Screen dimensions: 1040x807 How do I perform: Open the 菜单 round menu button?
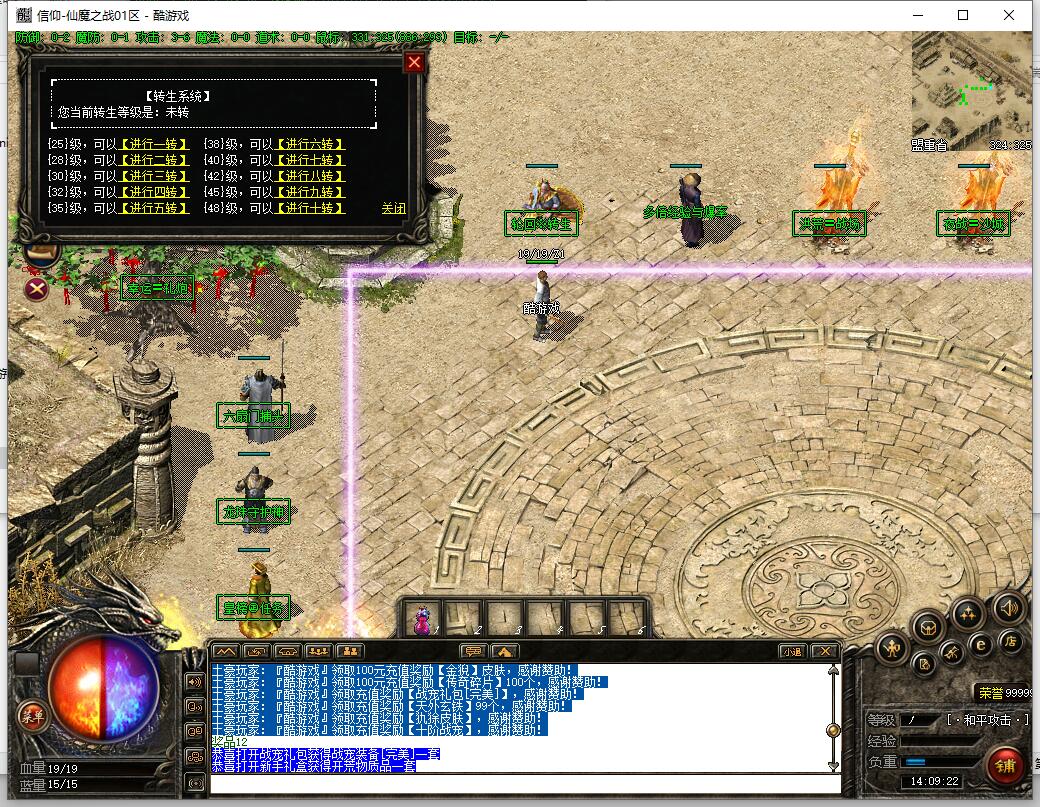click(x=33, y=714)
